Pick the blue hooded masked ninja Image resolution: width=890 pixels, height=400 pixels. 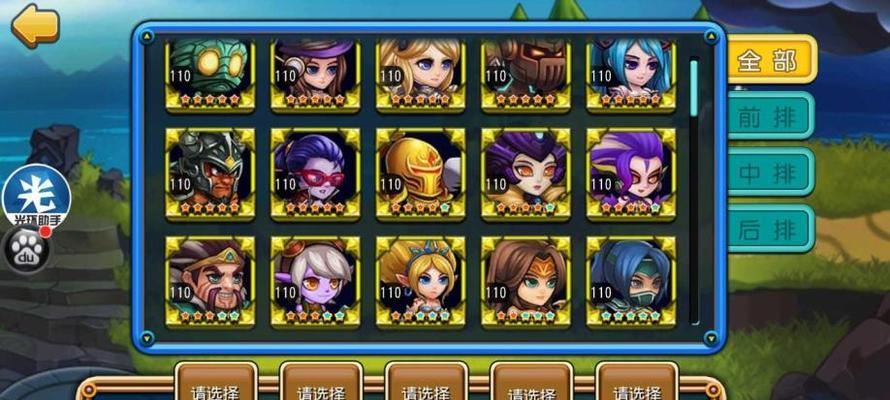[x=630, y=280]
